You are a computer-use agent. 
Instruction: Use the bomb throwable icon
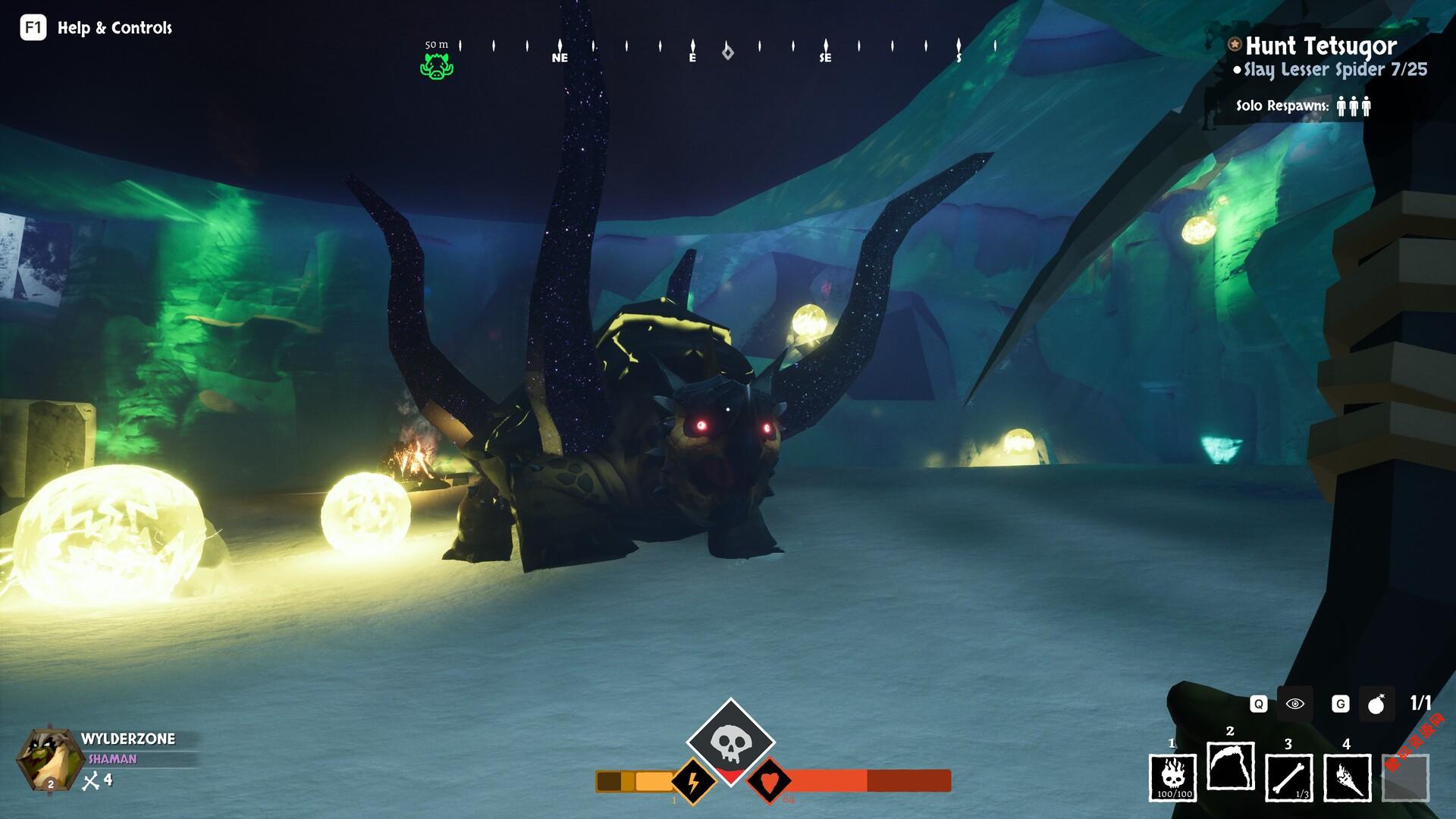click(x=1376, y=704)
